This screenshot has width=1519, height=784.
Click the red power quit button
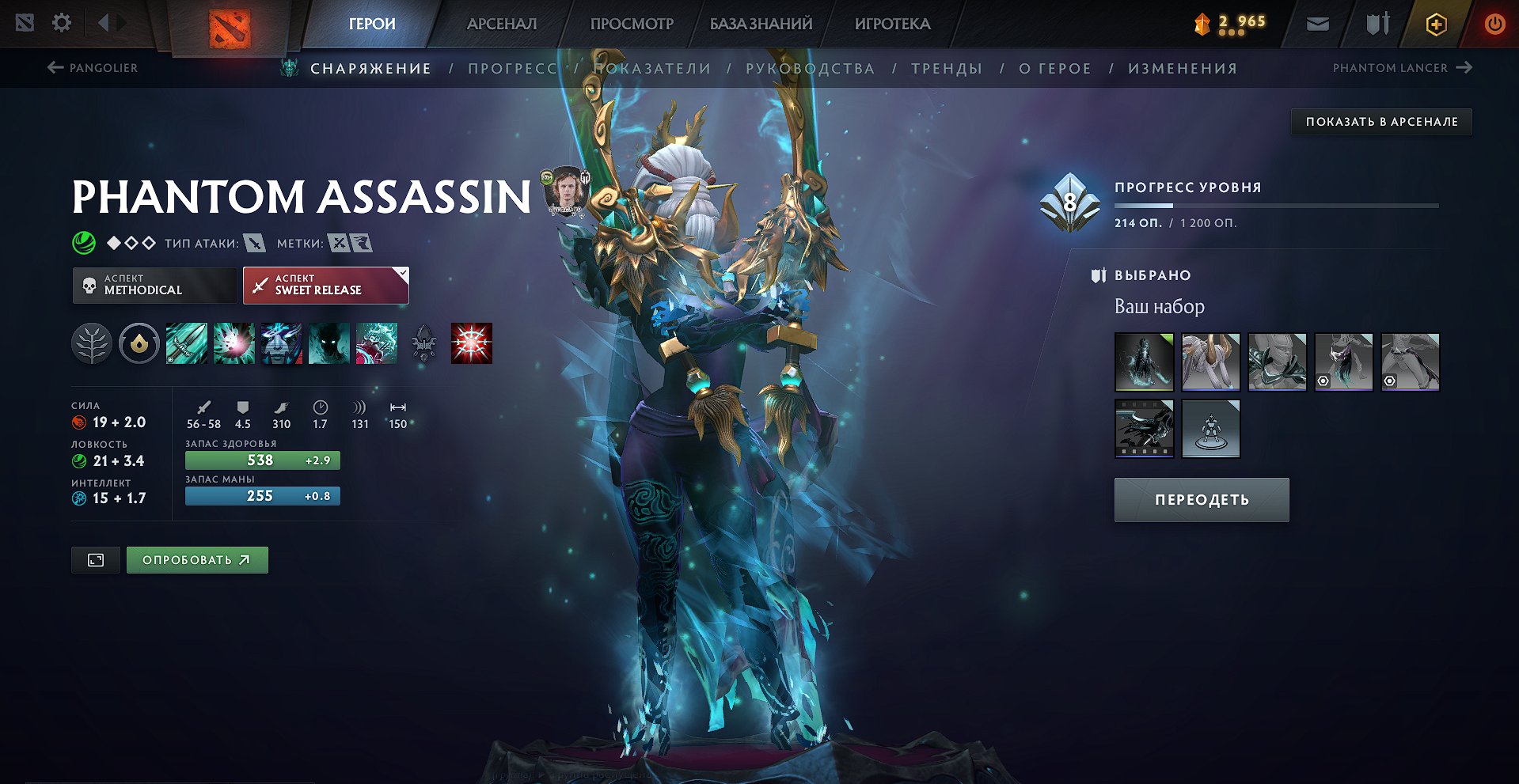coord(1494,24)
